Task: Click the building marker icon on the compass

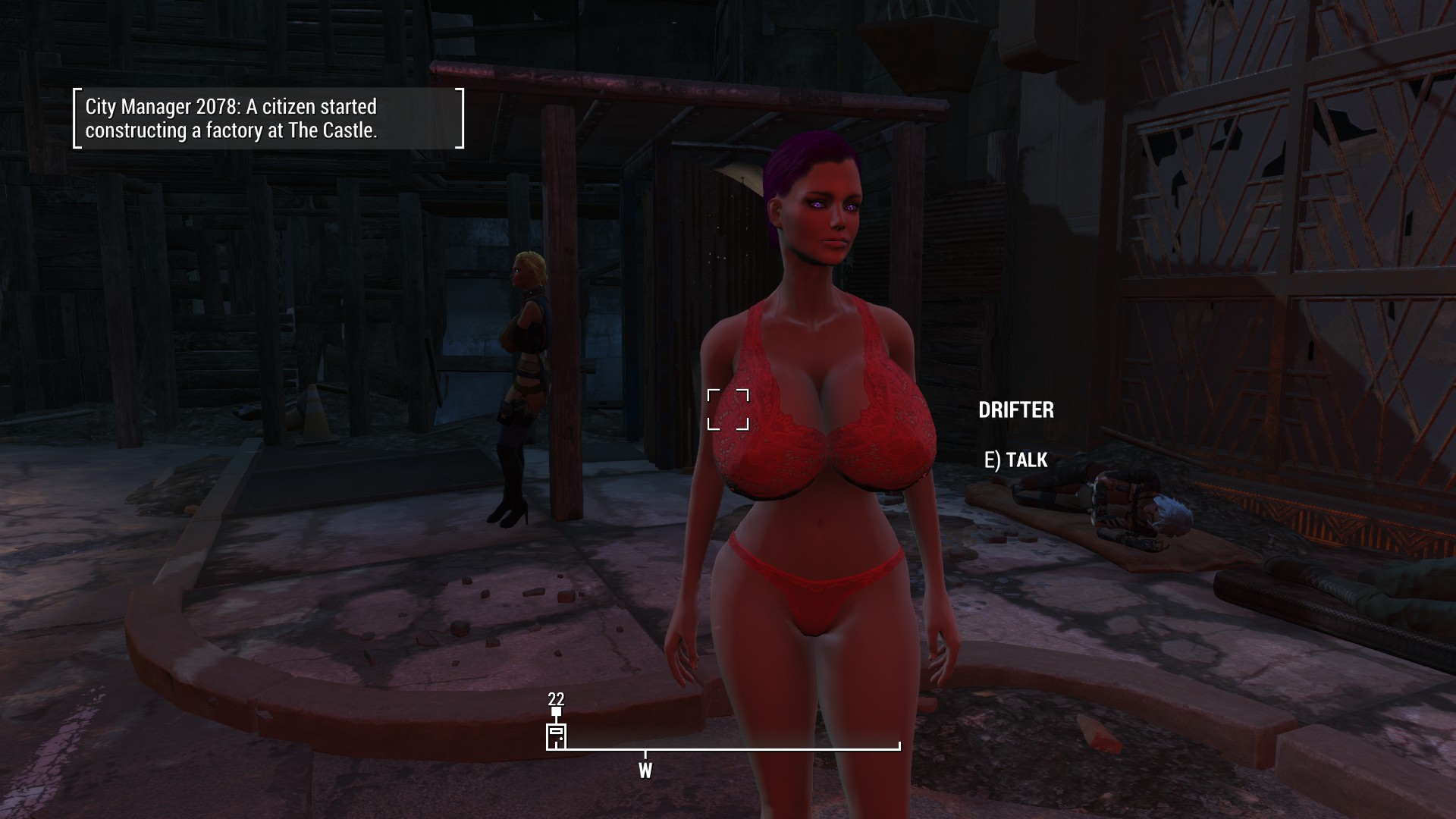Action: click(556, 736)
